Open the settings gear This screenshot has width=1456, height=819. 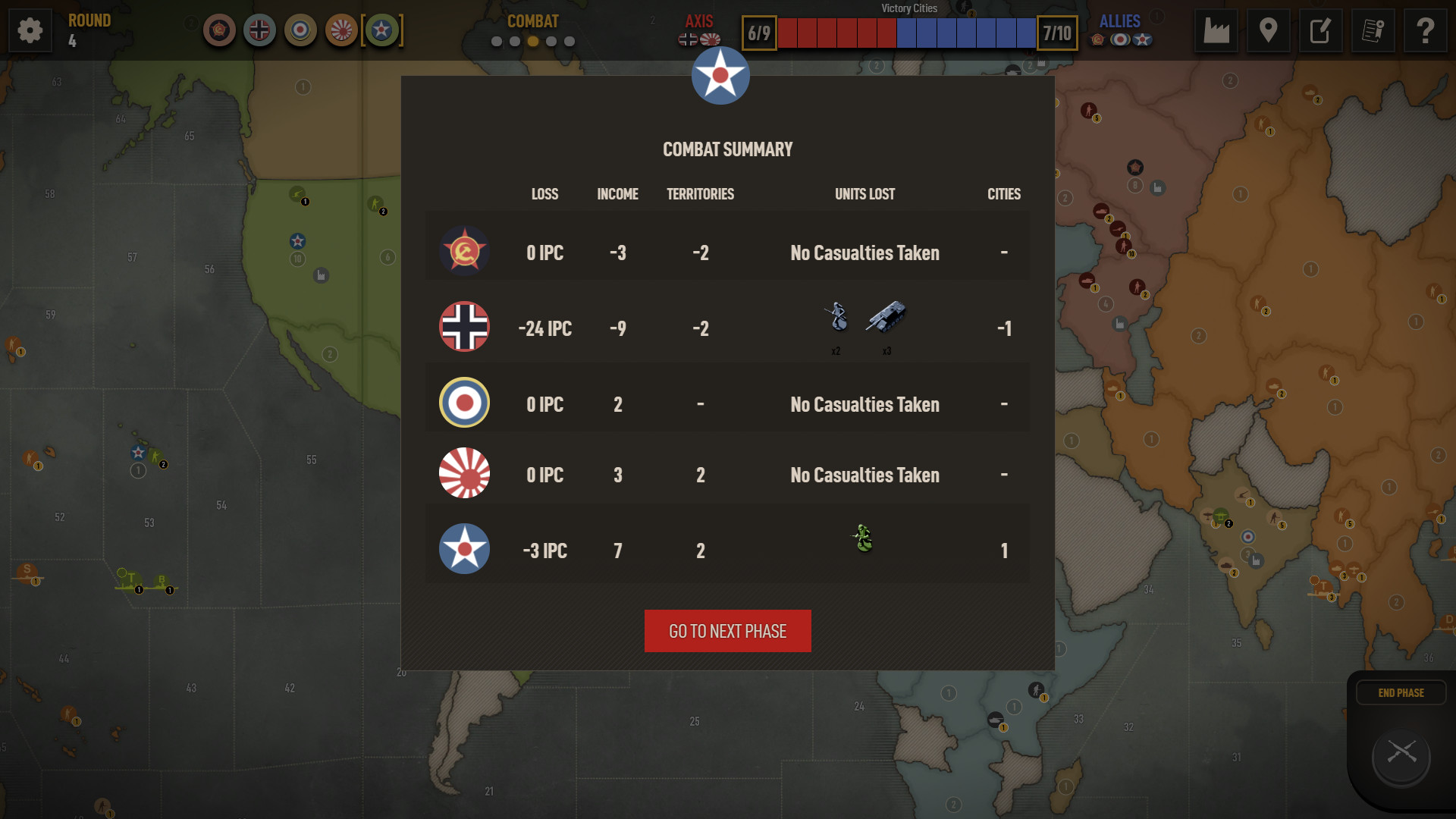click(x=30, y=30)
